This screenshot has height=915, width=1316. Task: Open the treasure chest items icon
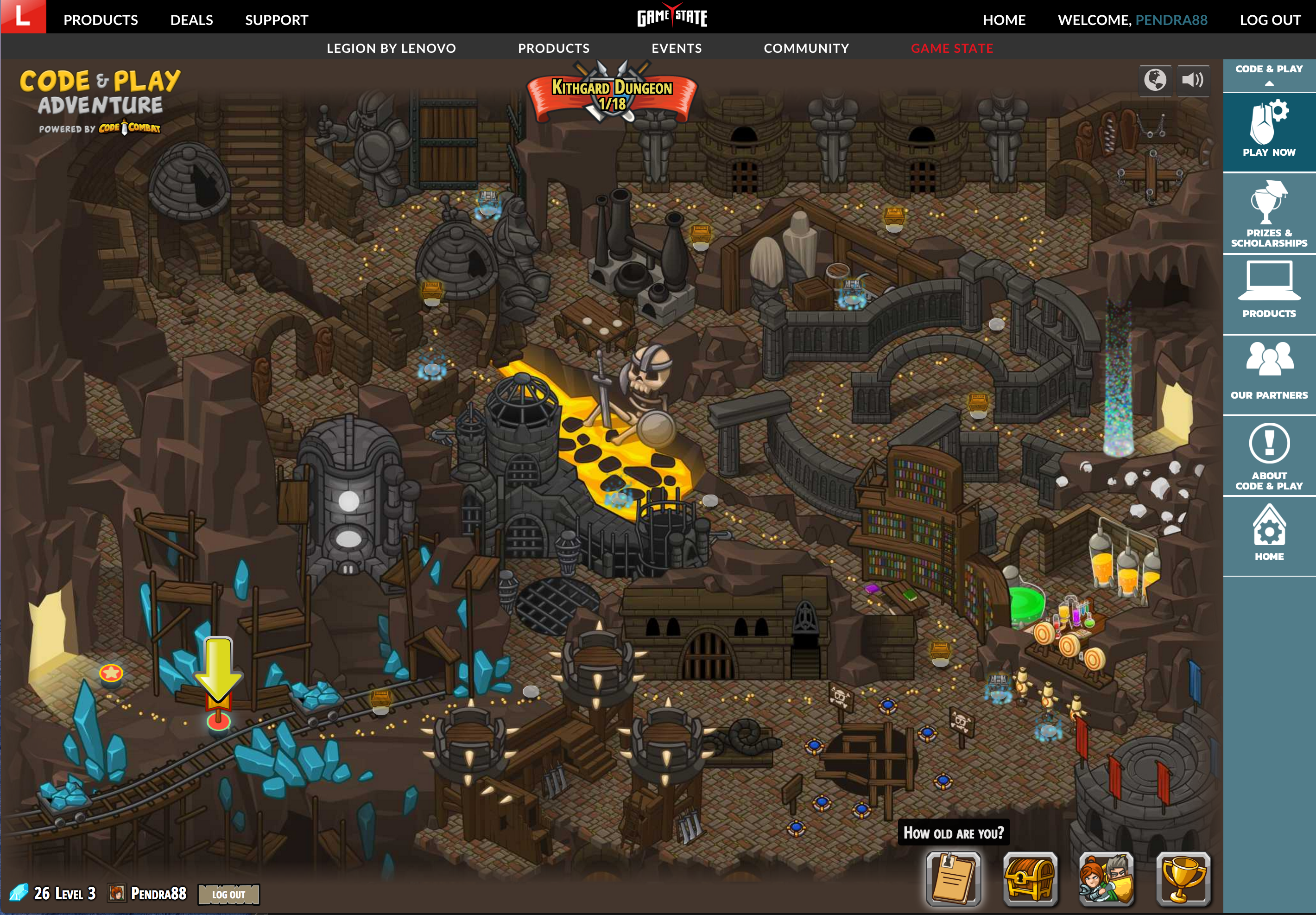pyautogui.click(x=1030, y=877)
